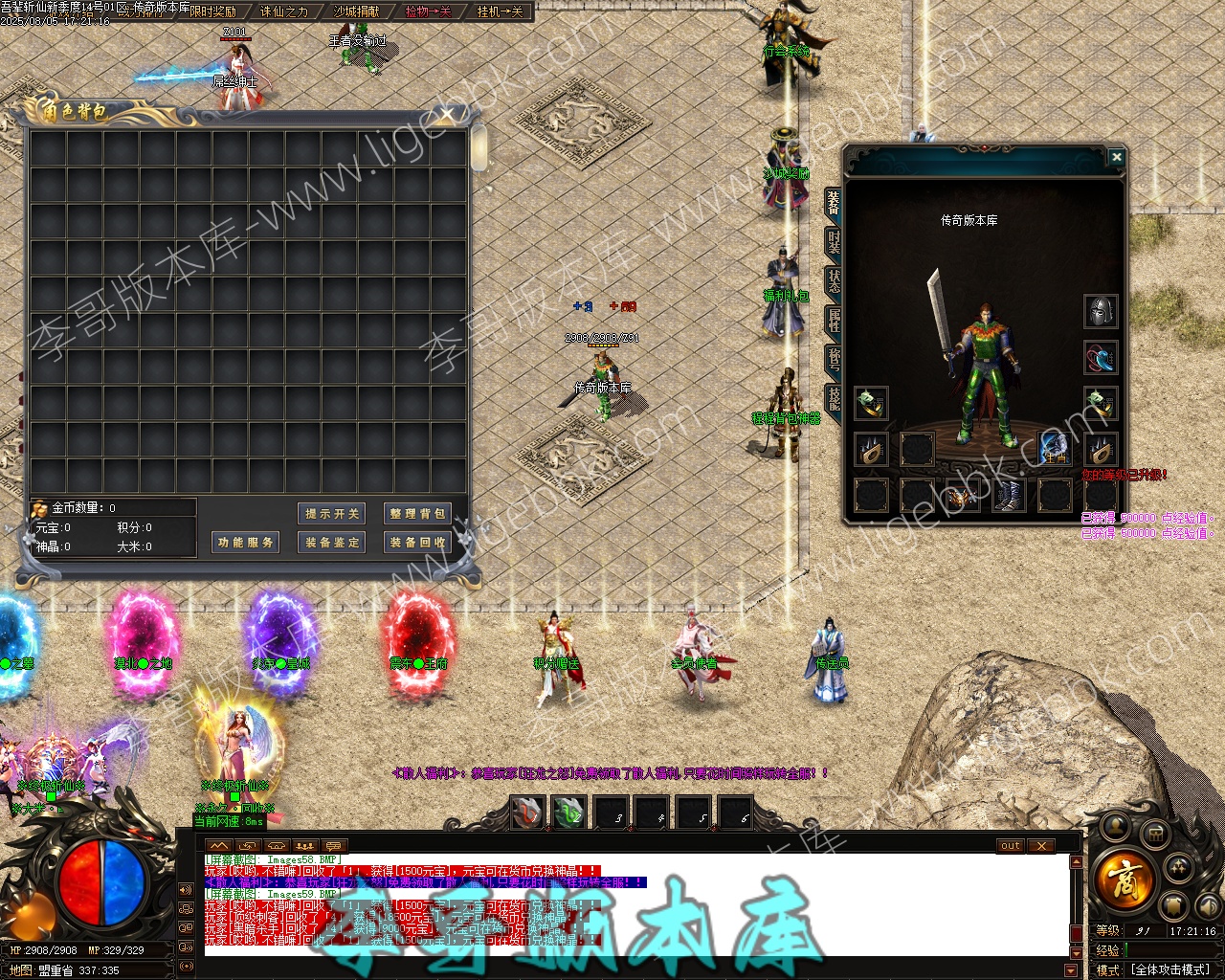Open the 沙城捐献 top menu

pyautogui.click(x=356, y=11)
